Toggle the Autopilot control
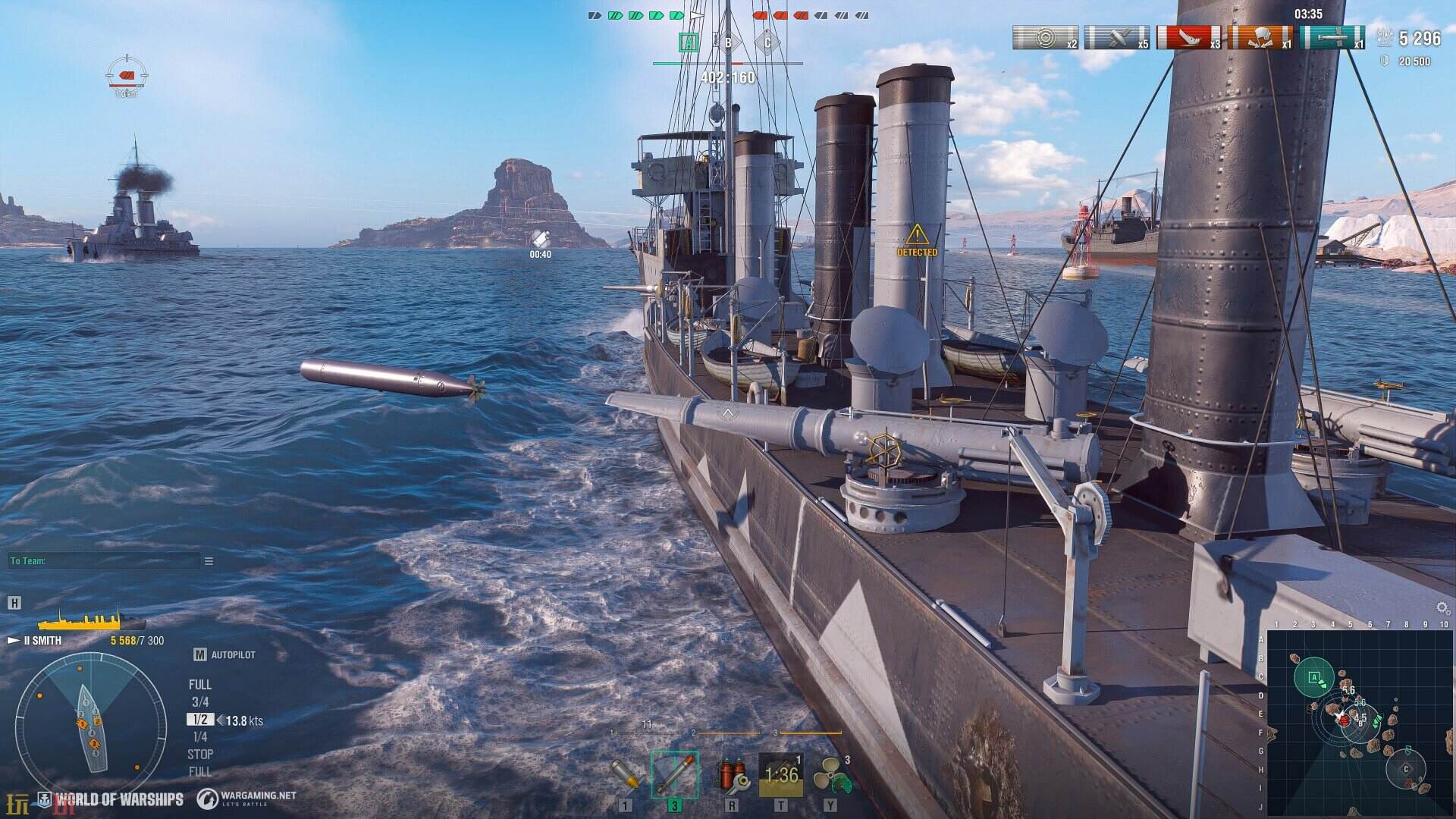The width and height of the screenshot is (1456, 819). (224, 654)
